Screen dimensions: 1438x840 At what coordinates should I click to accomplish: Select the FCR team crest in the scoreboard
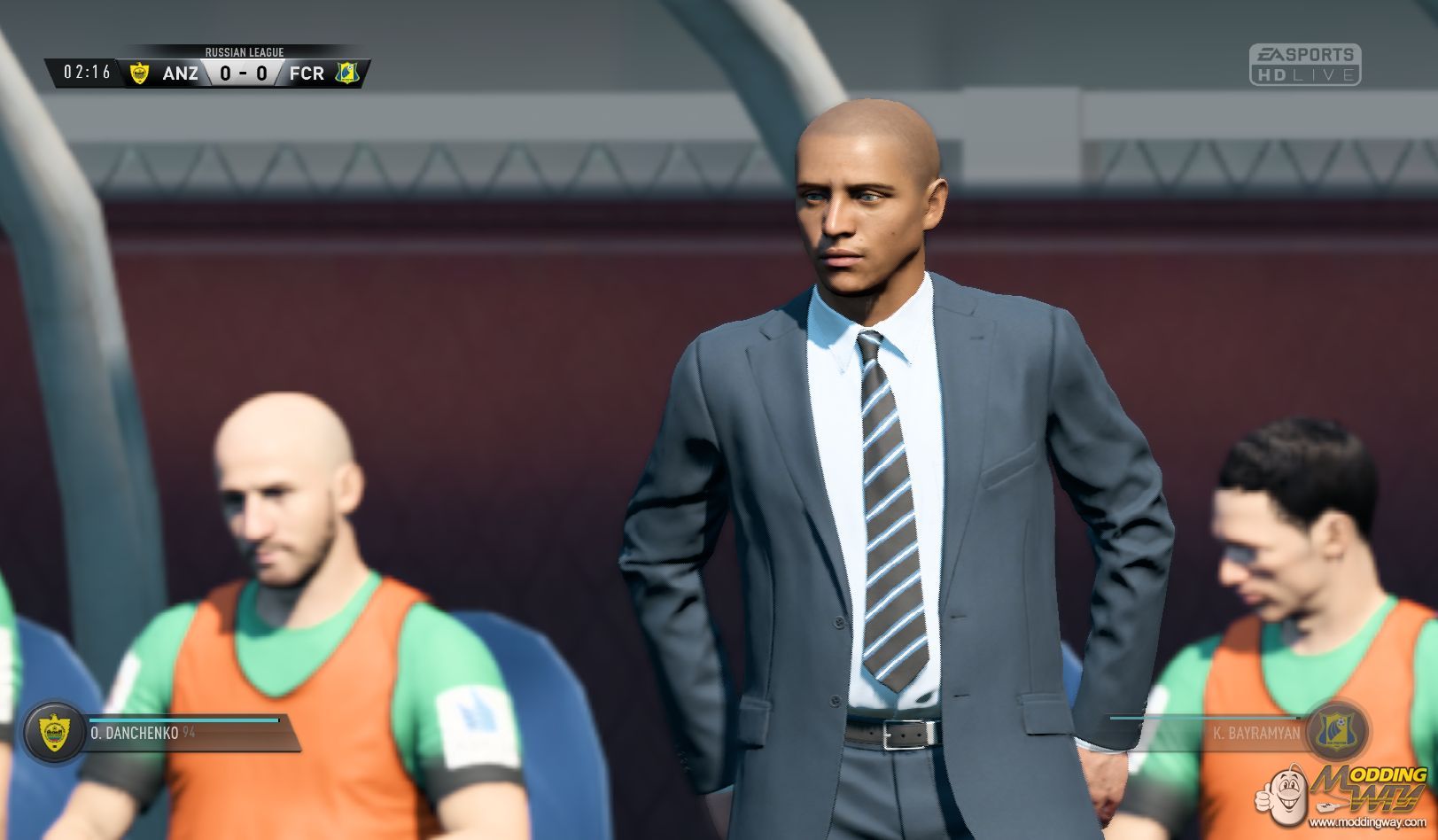coord(346,73)
